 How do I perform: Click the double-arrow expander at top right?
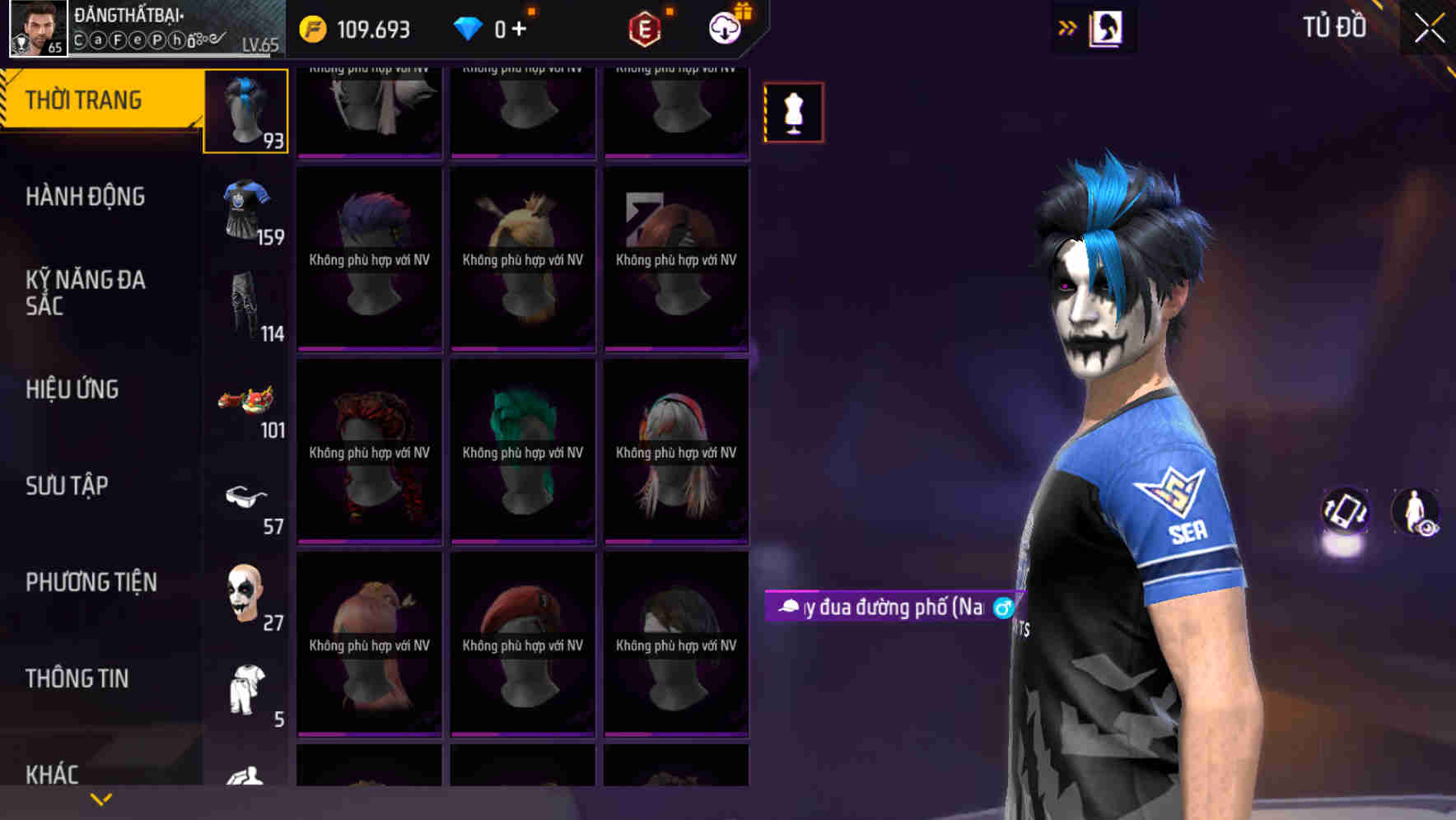pos(1067,27)
